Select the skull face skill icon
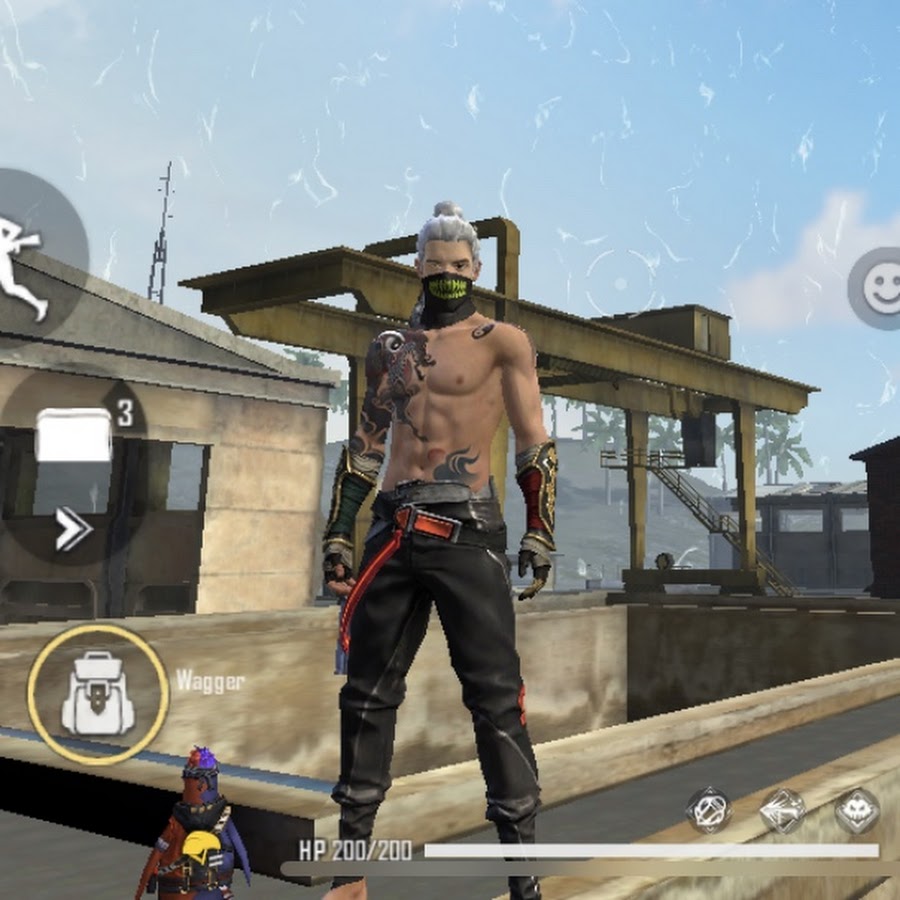Screen dimensions: 900x900 tap(857, 811)
